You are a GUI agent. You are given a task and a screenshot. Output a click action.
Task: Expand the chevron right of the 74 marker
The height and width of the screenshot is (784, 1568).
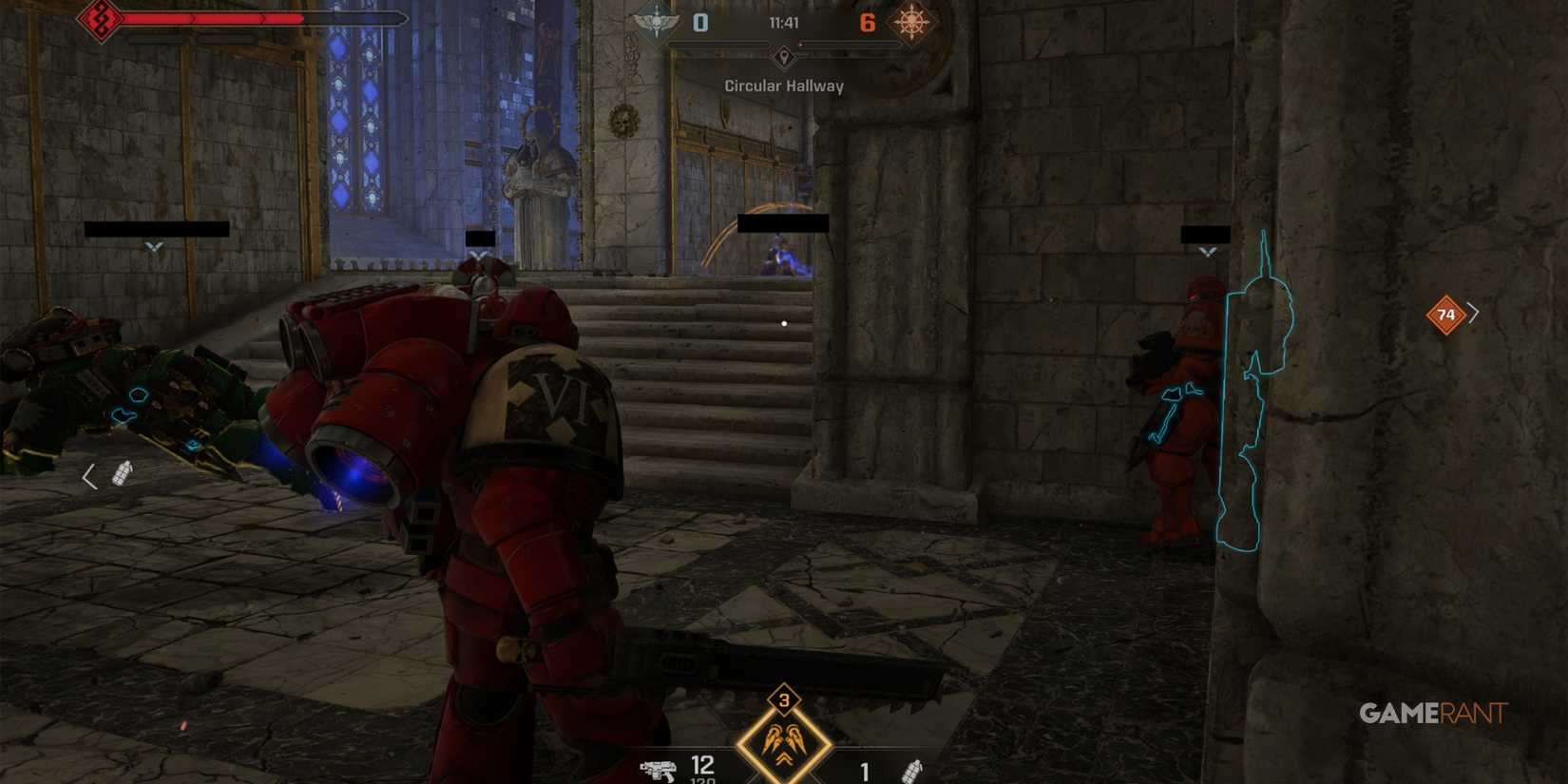(x=1474, y=312)
